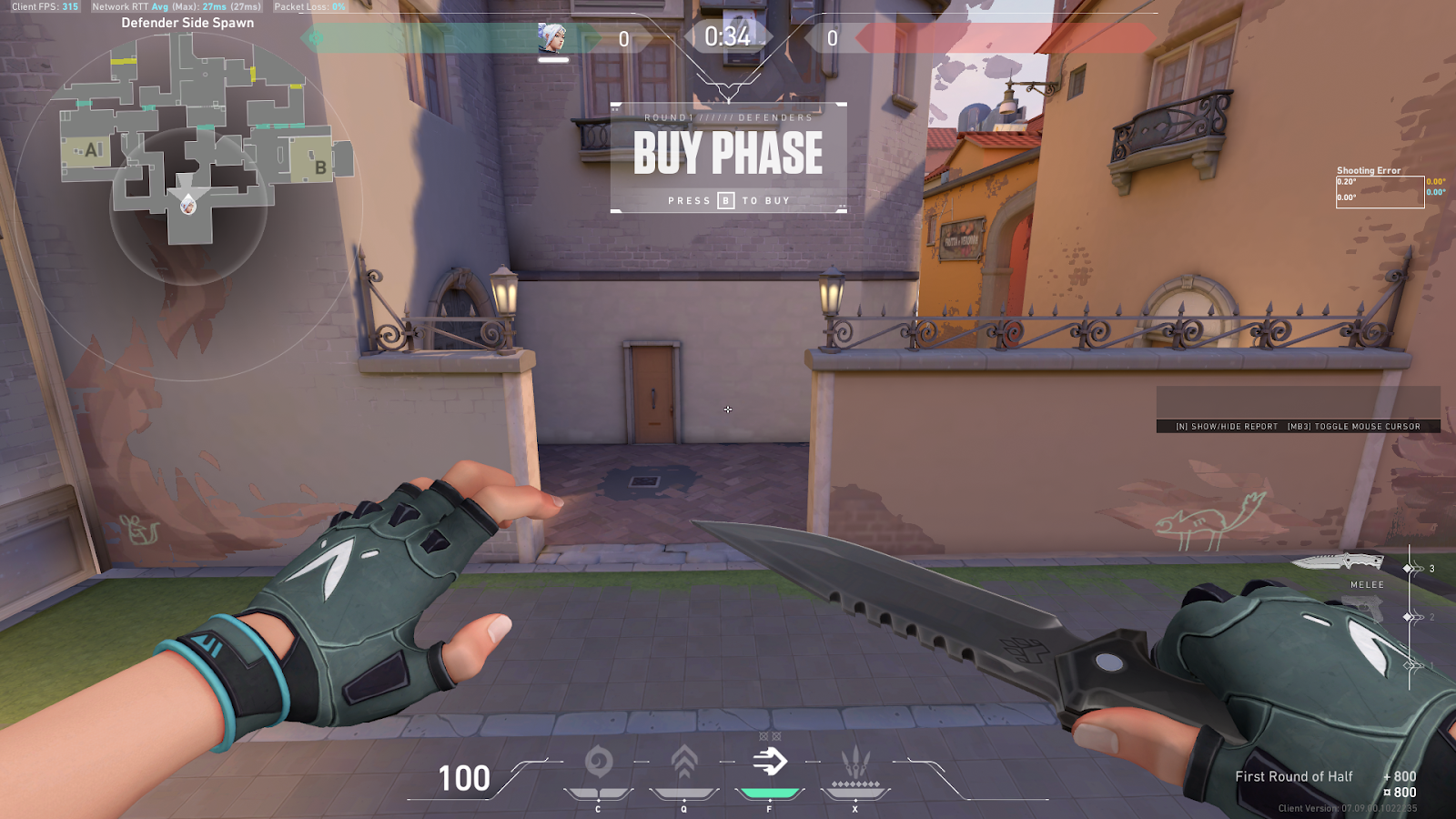Select the A site label on the minimap
1456x819 pixels.
click(x=93, y=150)
